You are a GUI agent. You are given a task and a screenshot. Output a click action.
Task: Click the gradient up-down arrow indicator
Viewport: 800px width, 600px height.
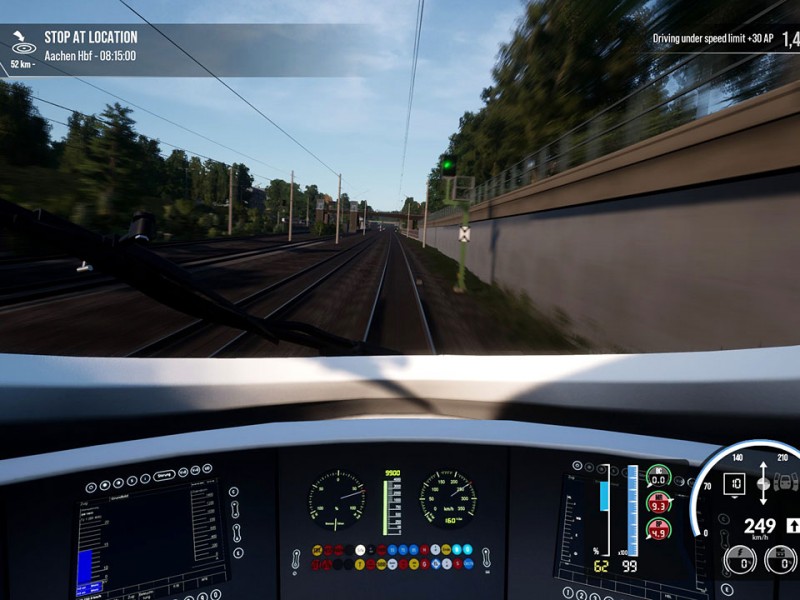point(764,483)
